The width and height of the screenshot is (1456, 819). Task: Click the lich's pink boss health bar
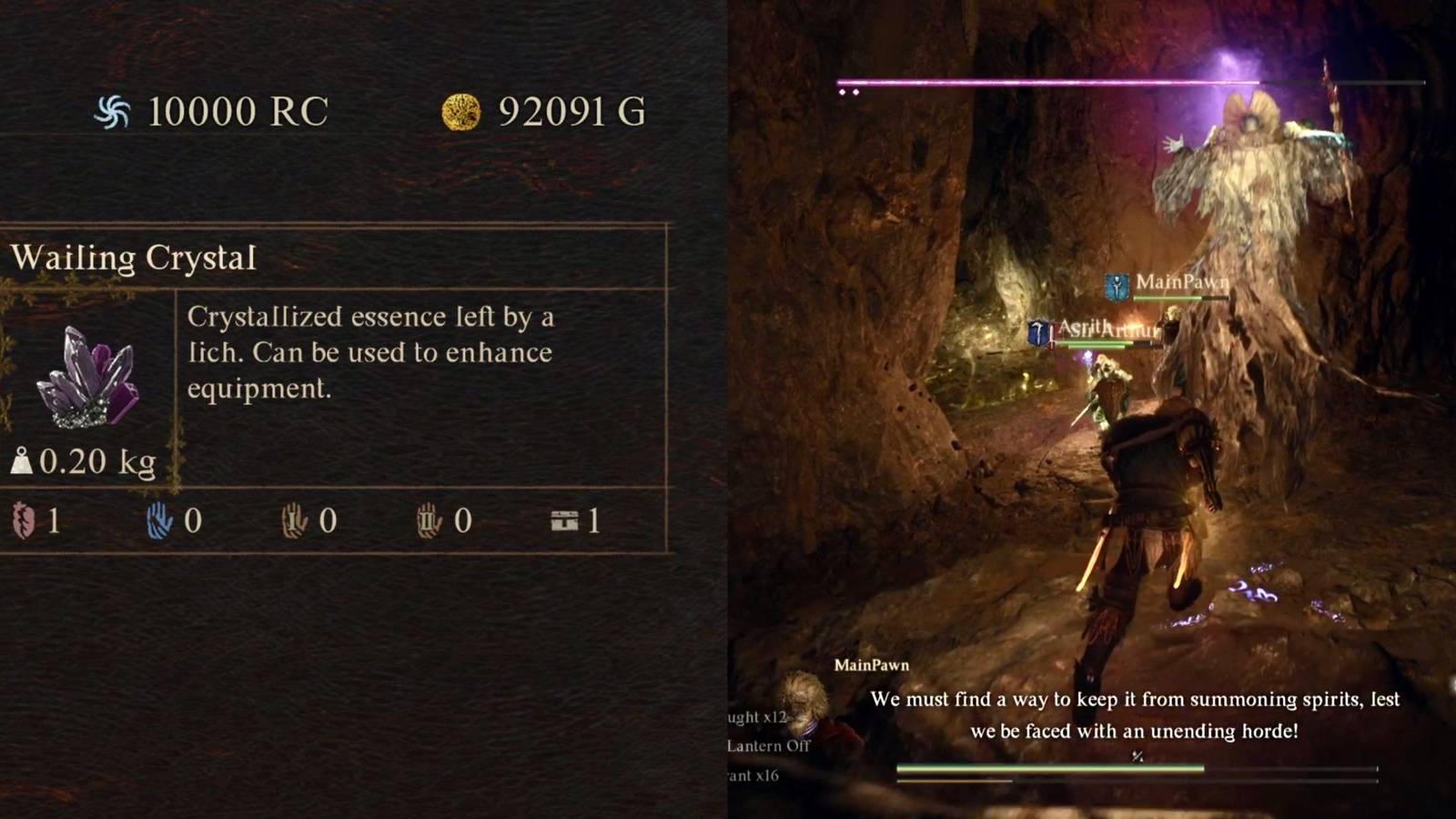(x=1128, y=82)
